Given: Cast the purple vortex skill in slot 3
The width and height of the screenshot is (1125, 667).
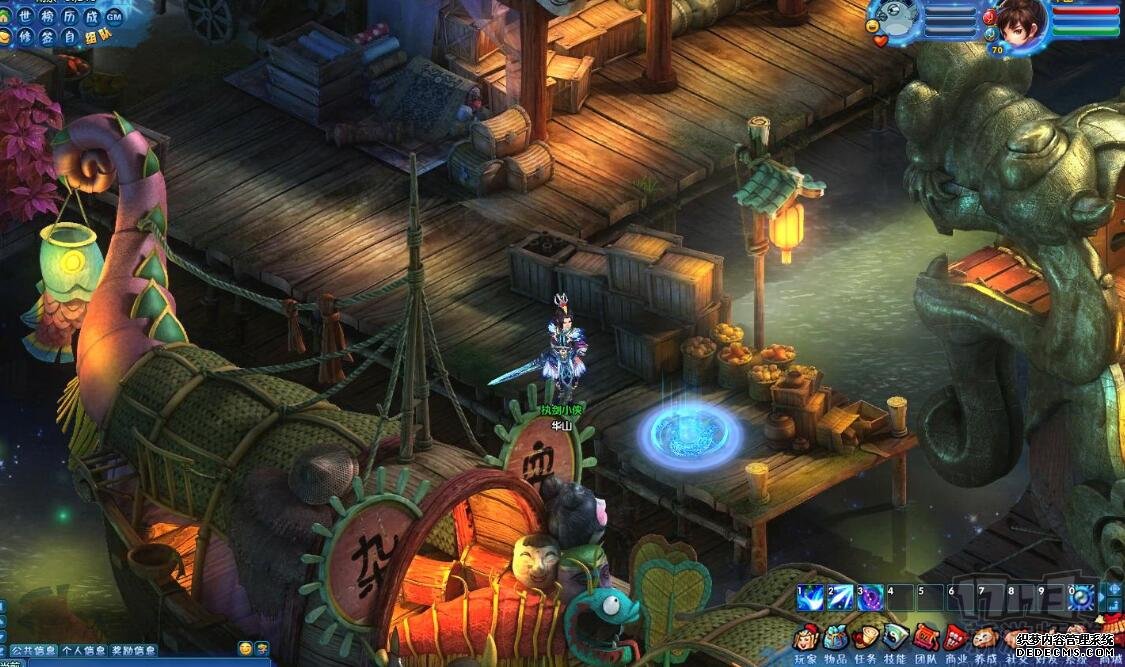Looking at the screenshot, I should [870, 597].
